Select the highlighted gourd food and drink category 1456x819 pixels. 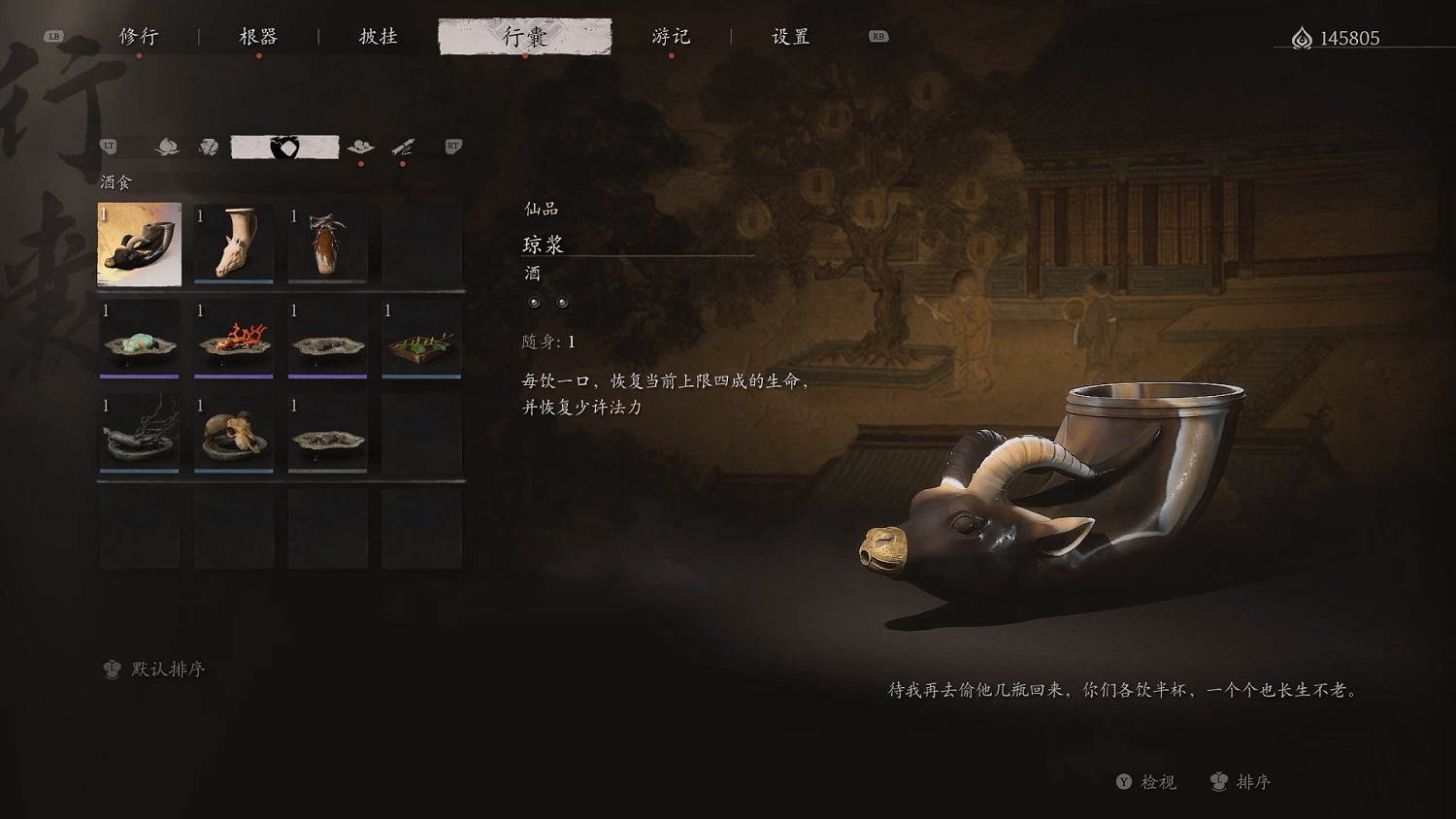[282, 145]
